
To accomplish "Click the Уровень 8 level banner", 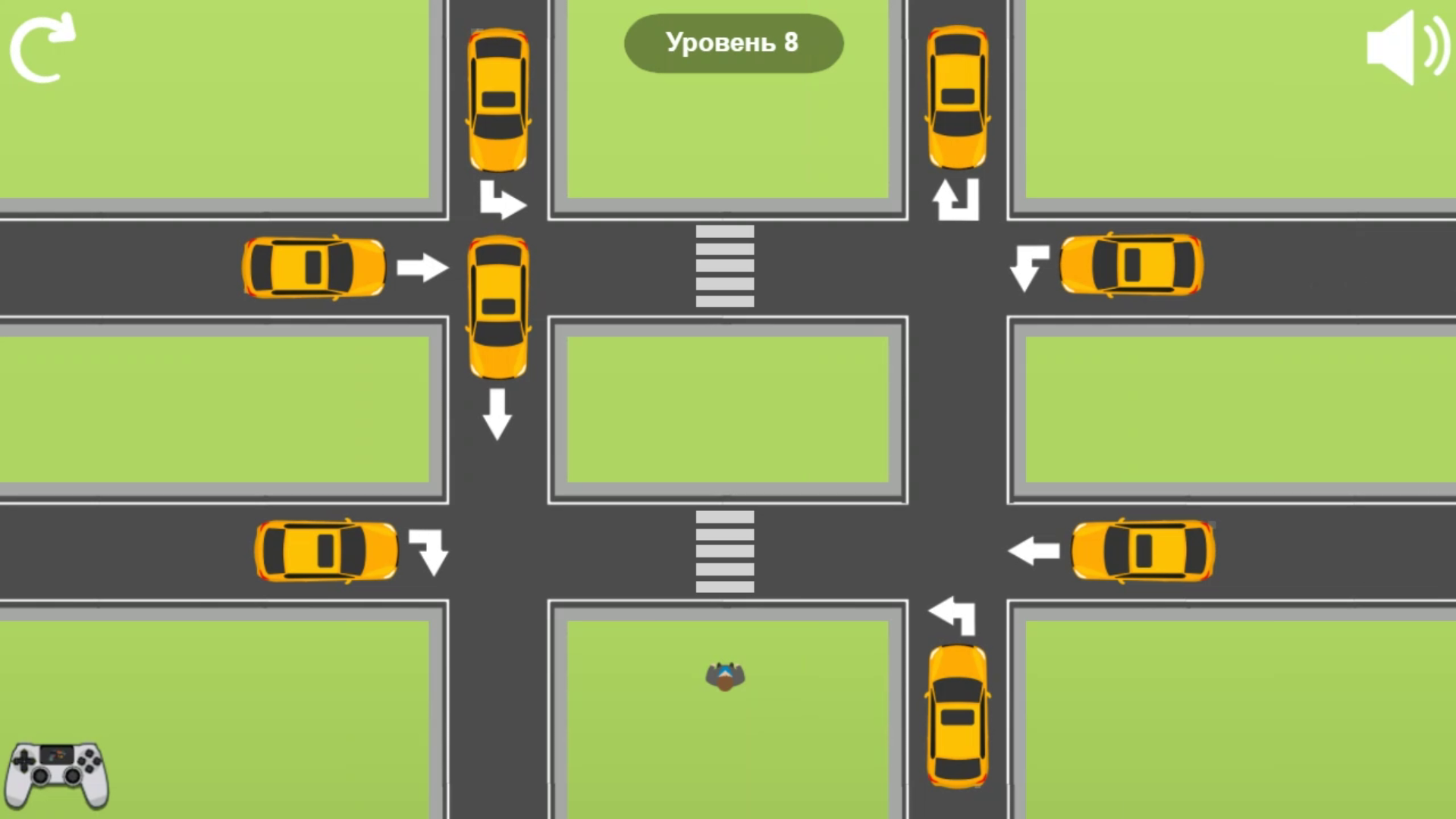I will click(733, 43).
